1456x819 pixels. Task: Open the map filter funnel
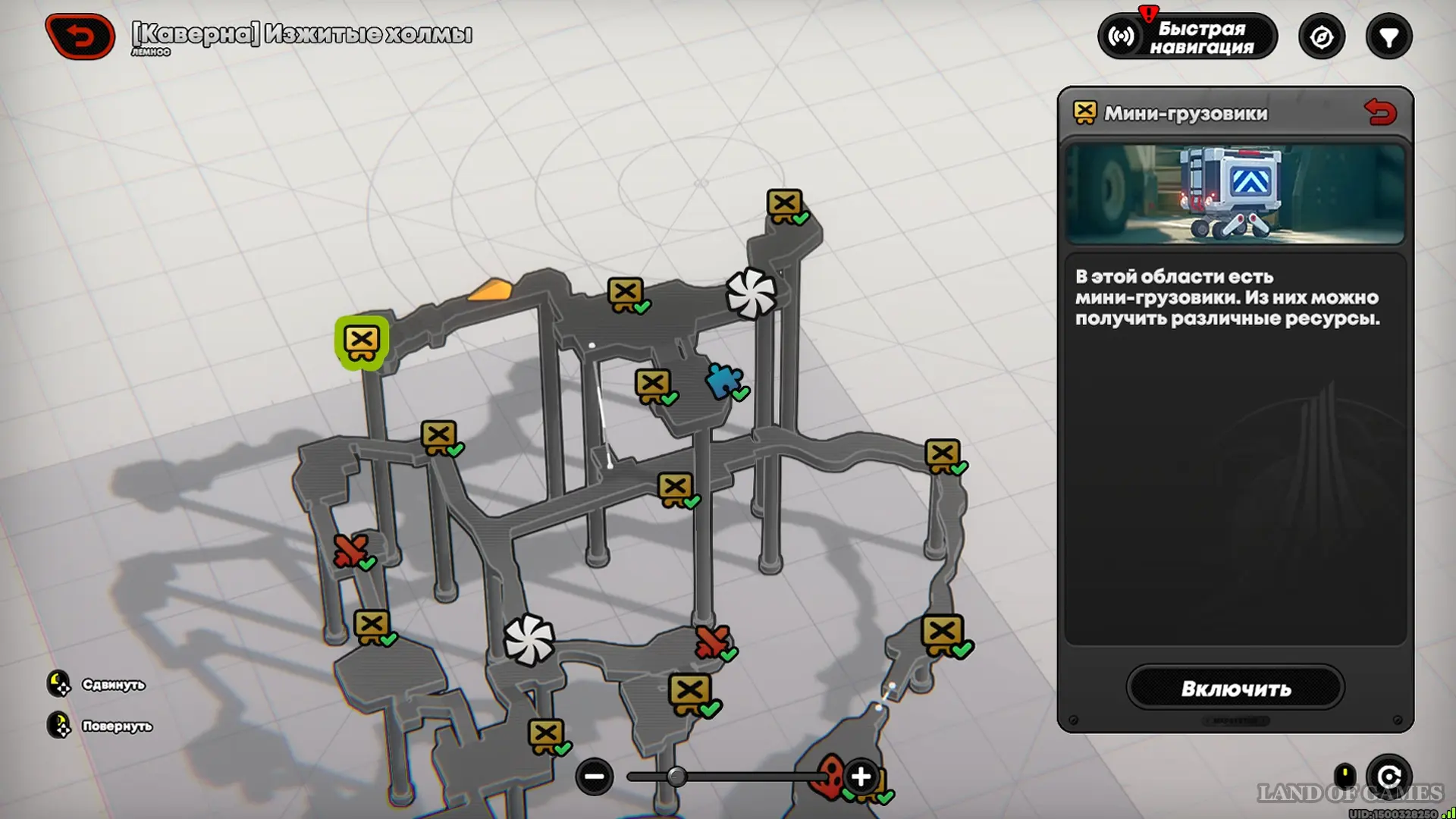tap(1389, 36)
